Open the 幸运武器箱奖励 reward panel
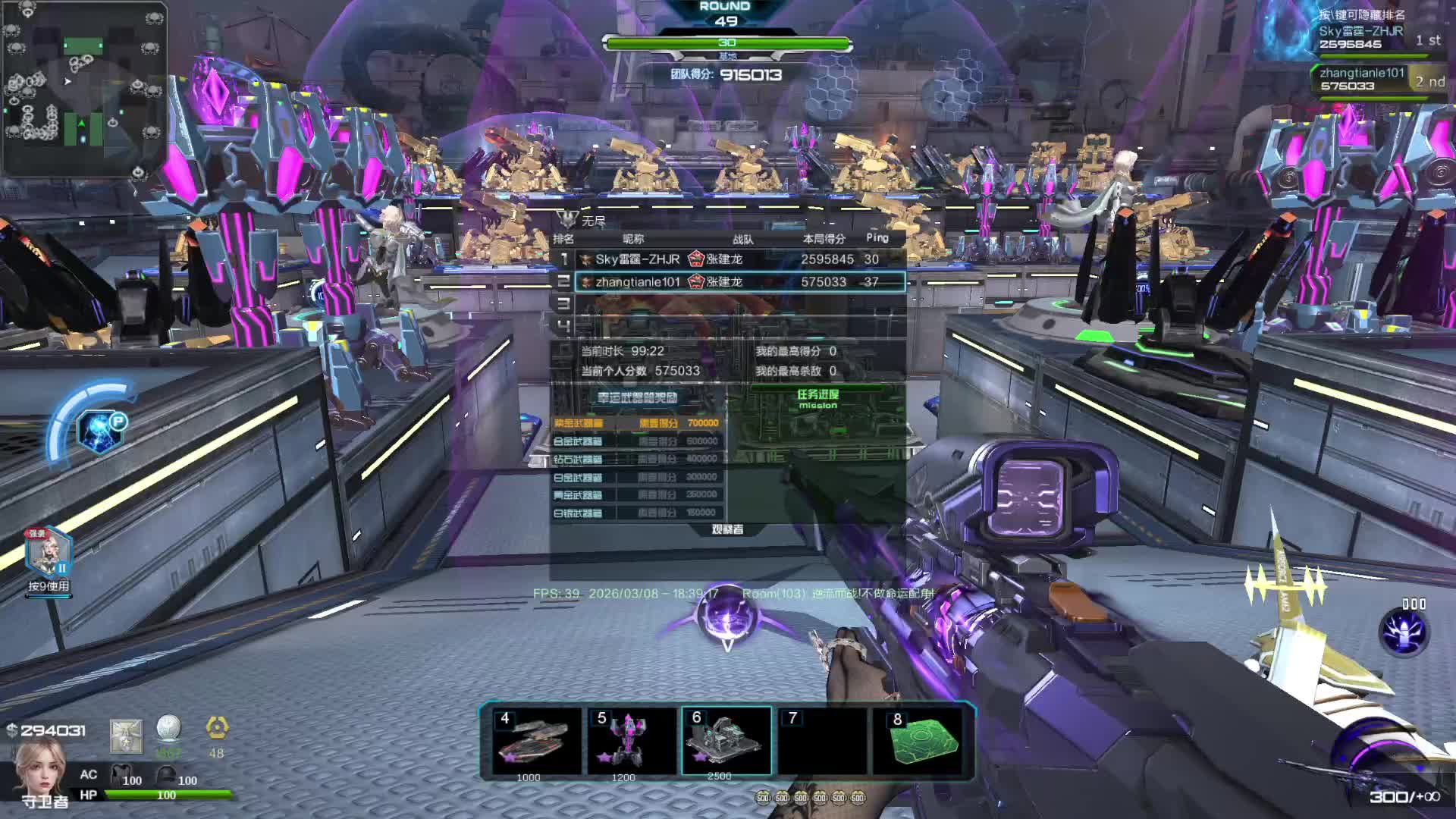 (637, 397)
